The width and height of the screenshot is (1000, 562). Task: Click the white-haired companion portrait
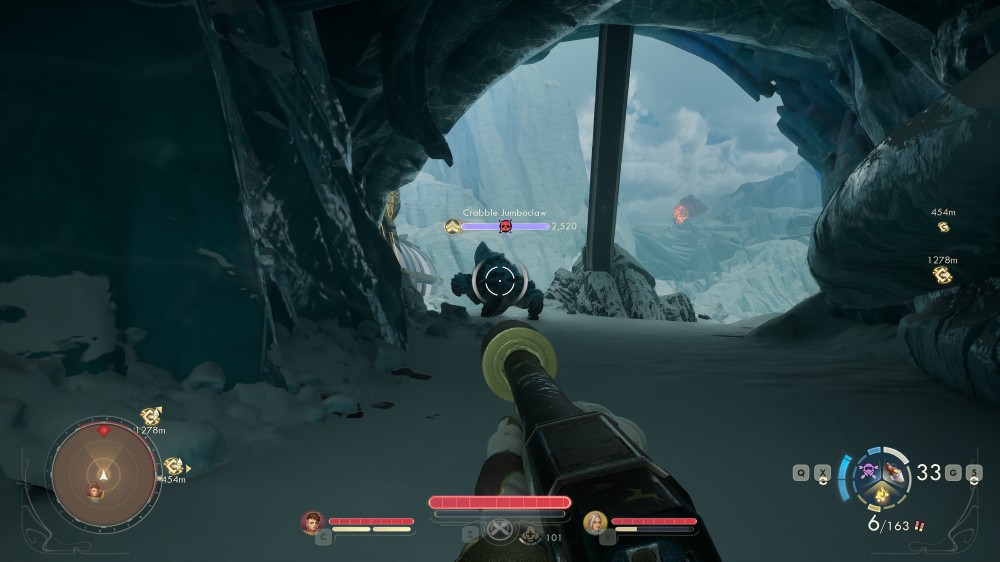595,521
